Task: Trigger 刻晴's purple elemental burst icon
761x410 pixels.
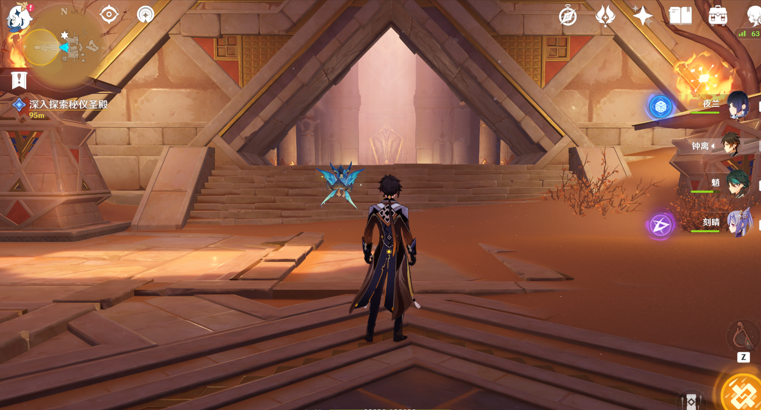Action: tap(660, 225)
